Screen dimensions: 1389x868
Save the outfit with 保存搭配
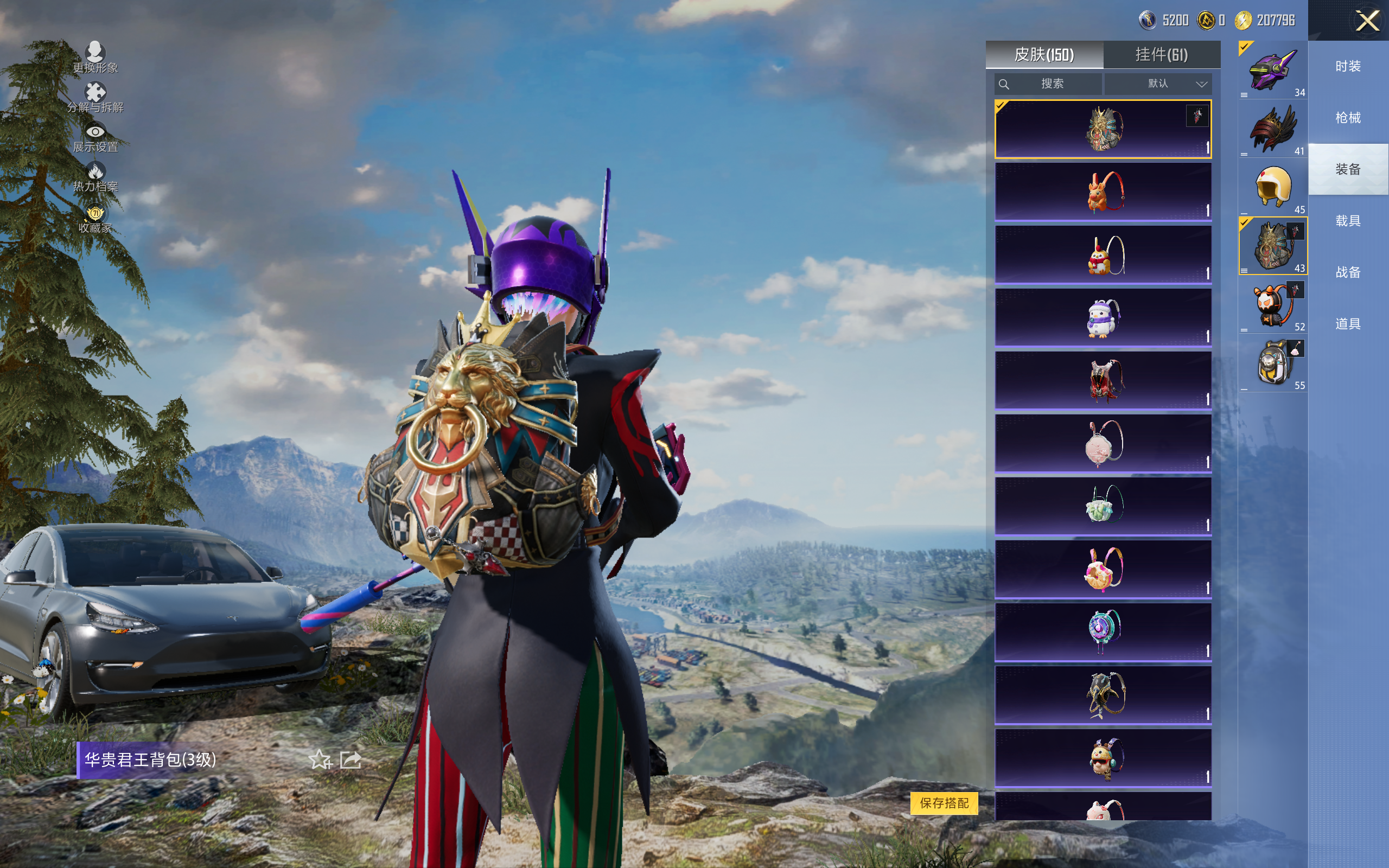click(x=944, y=802)
